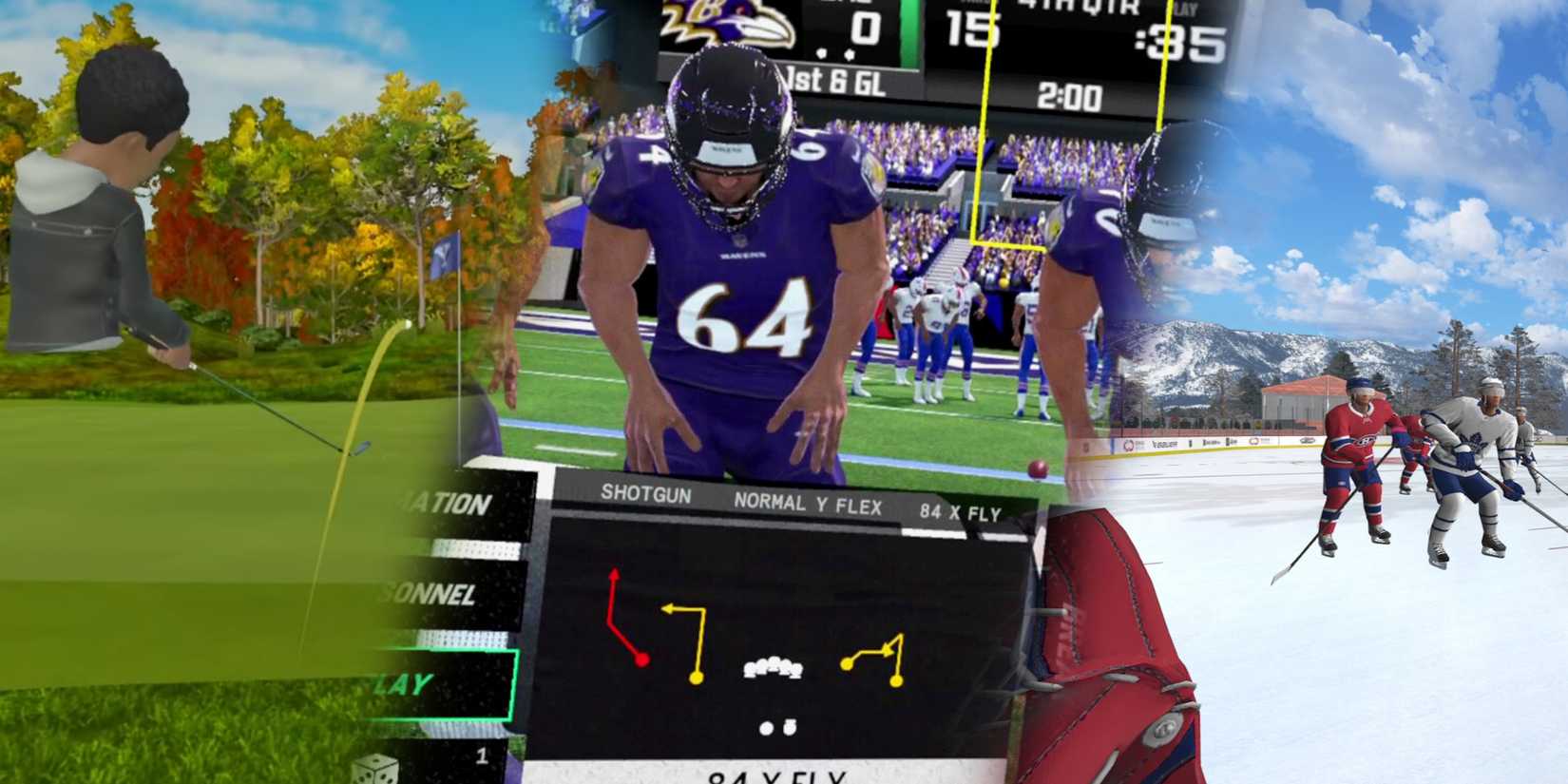Enable the quarterback dot below the line

pos(765,726)
